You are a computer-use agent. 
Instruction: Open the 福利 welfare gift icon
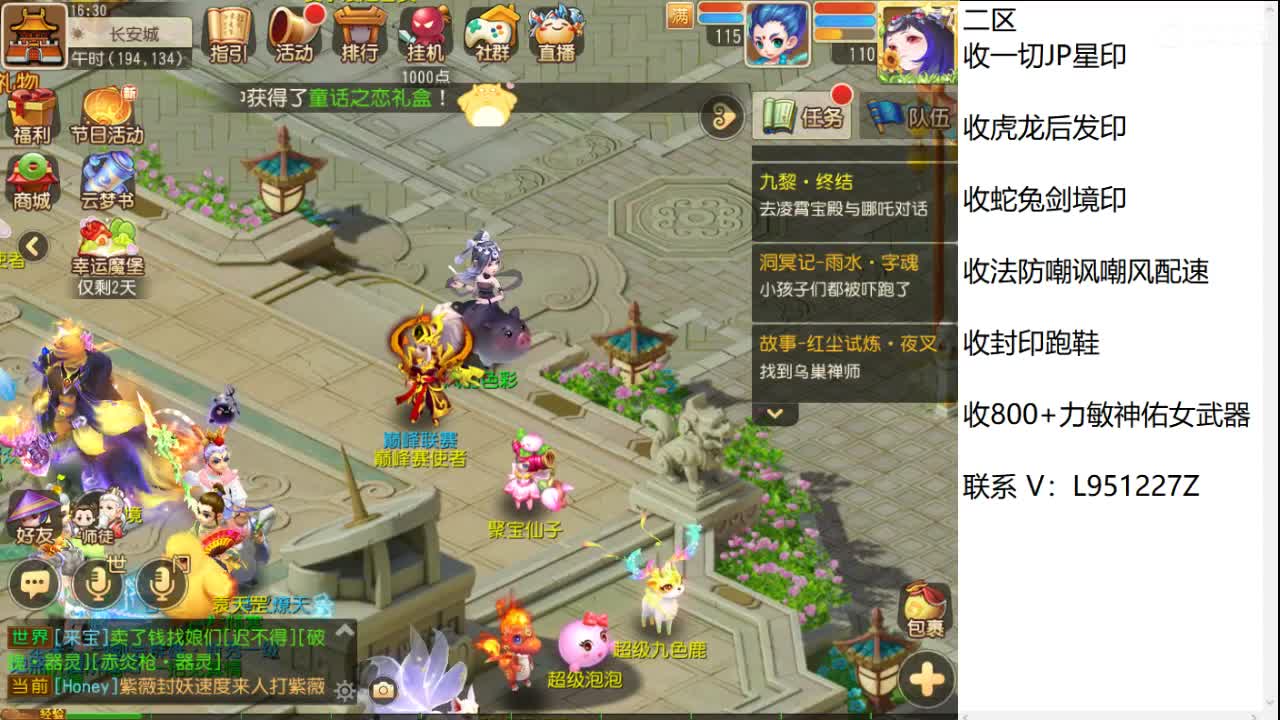[34, 110]
